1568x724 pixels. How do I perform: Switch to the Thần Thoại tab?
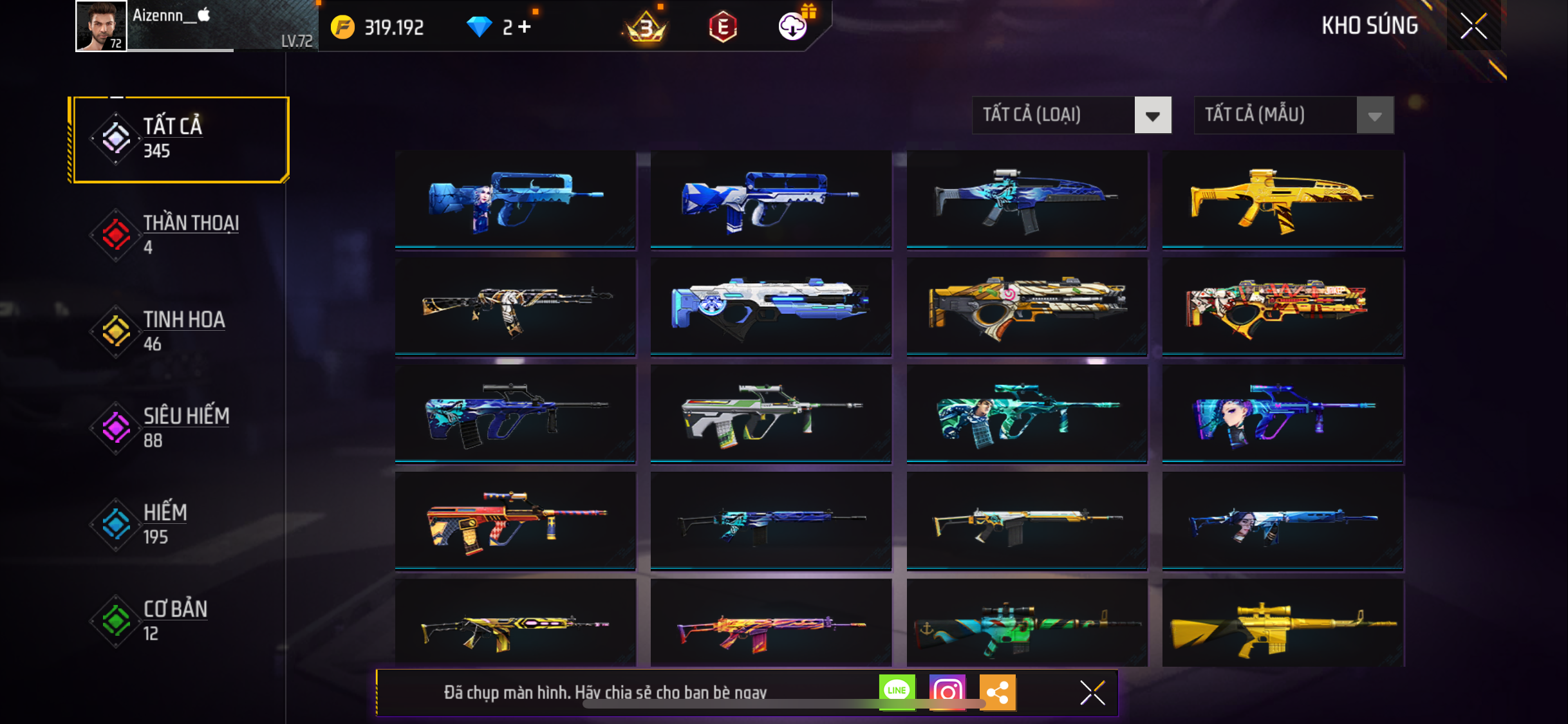point(181,235)
